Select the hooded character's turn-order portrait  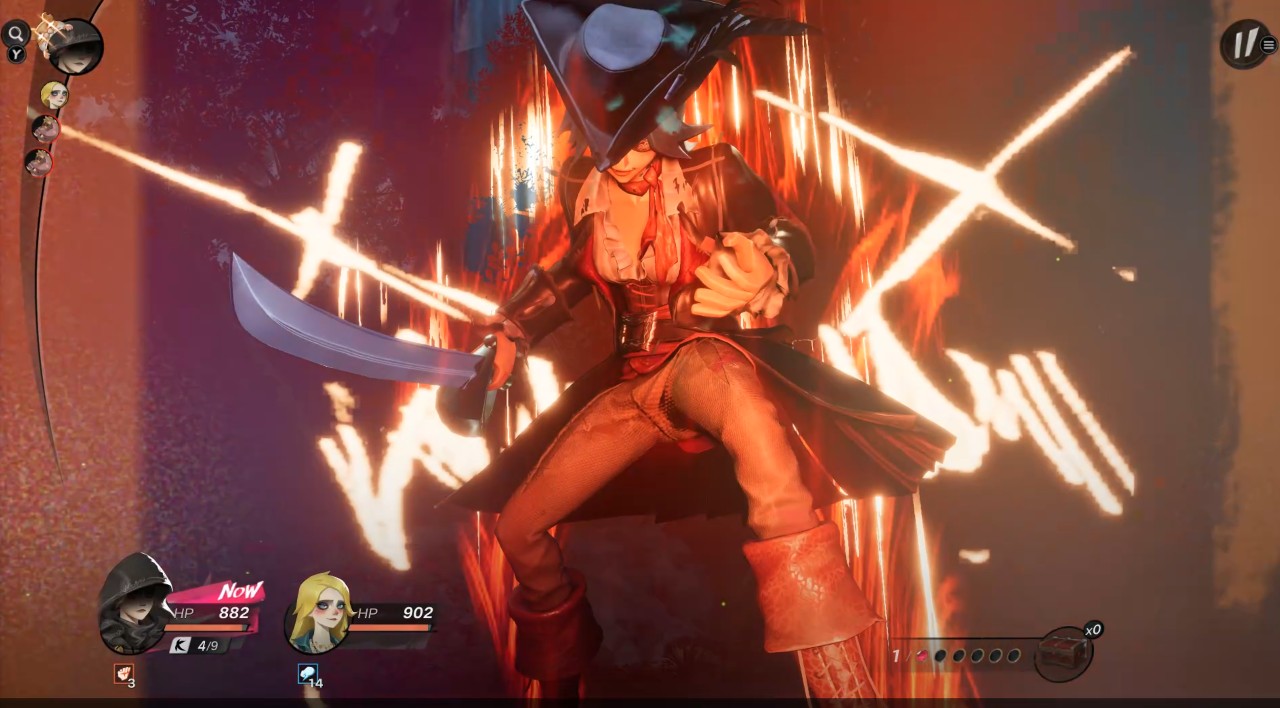pyautogui.click(x=76, y=46)
